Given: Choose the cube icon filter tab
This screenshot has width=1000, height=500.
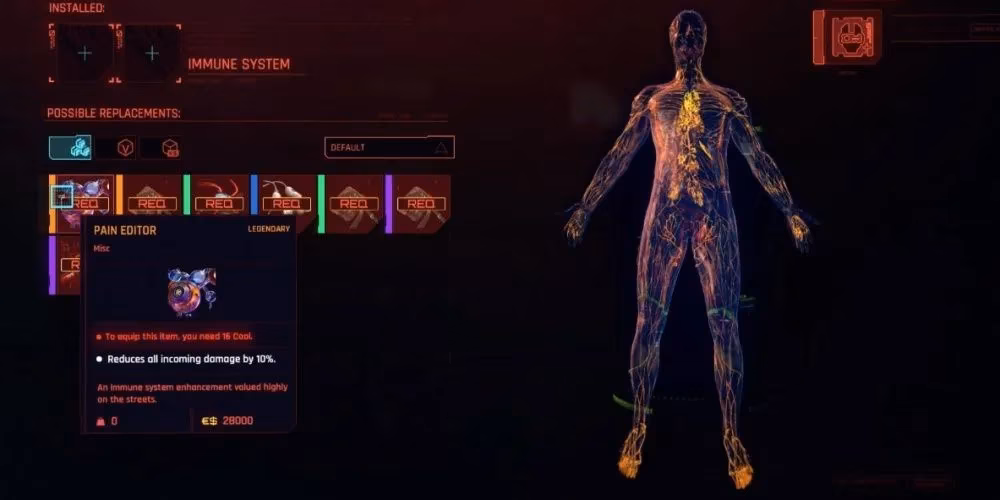Looking at the screenshot, I should (x=169, y=148).
